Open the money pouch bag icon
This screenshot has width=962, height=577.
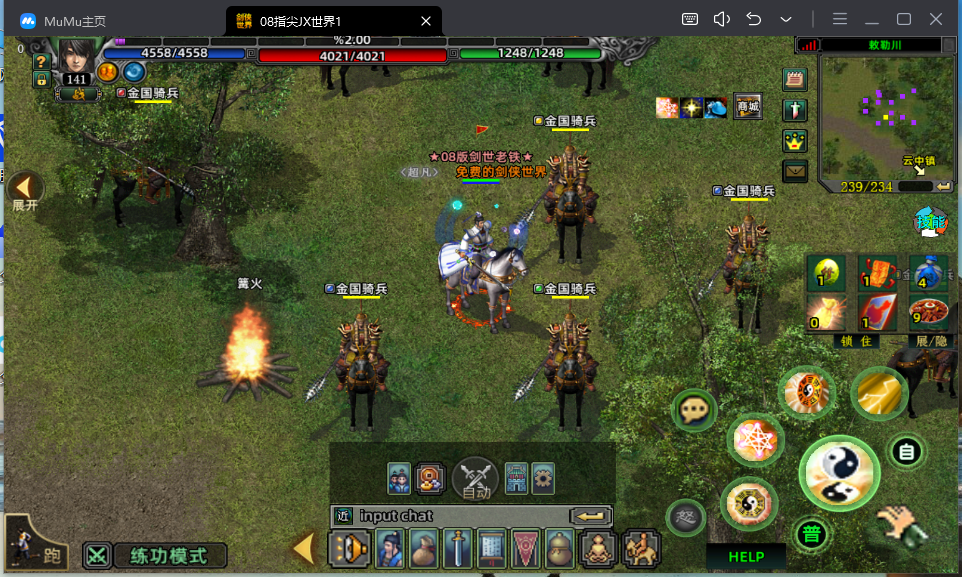pos(423,549)
